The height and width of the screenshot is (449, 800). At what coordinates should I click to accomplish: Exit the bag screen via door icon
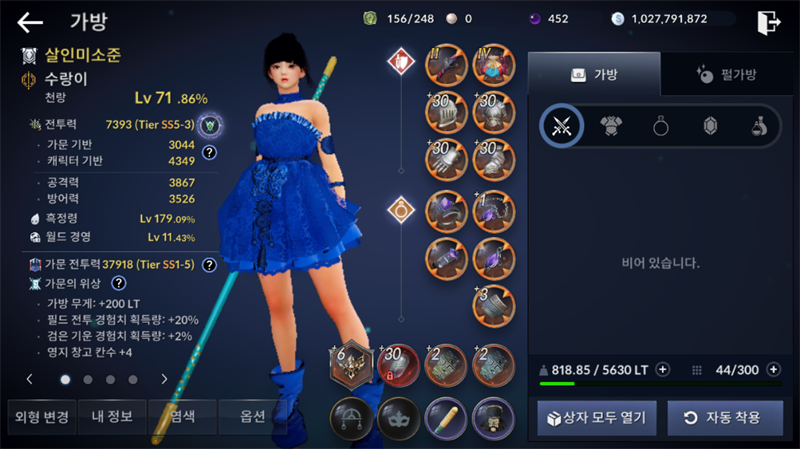768,21
